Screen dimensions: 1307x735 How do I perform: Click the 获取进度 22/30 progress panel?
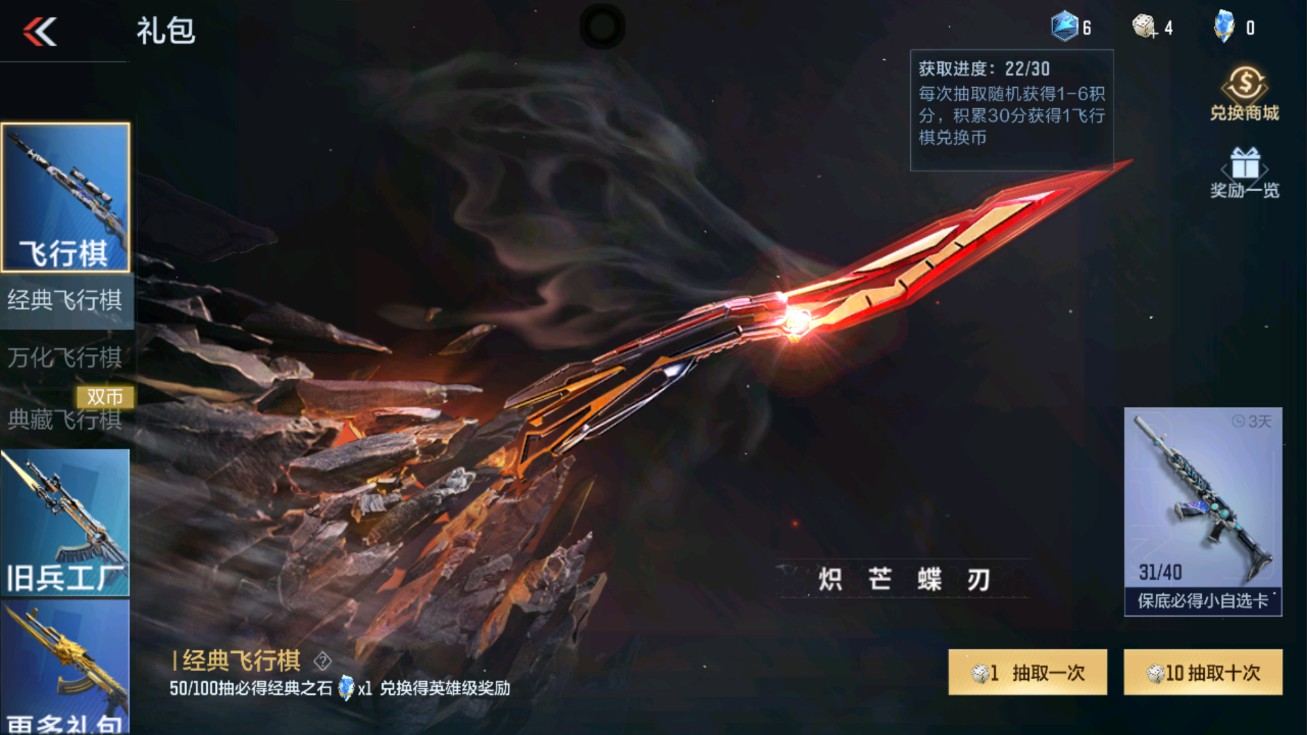pyautogui.click(x=1009, y=110)
